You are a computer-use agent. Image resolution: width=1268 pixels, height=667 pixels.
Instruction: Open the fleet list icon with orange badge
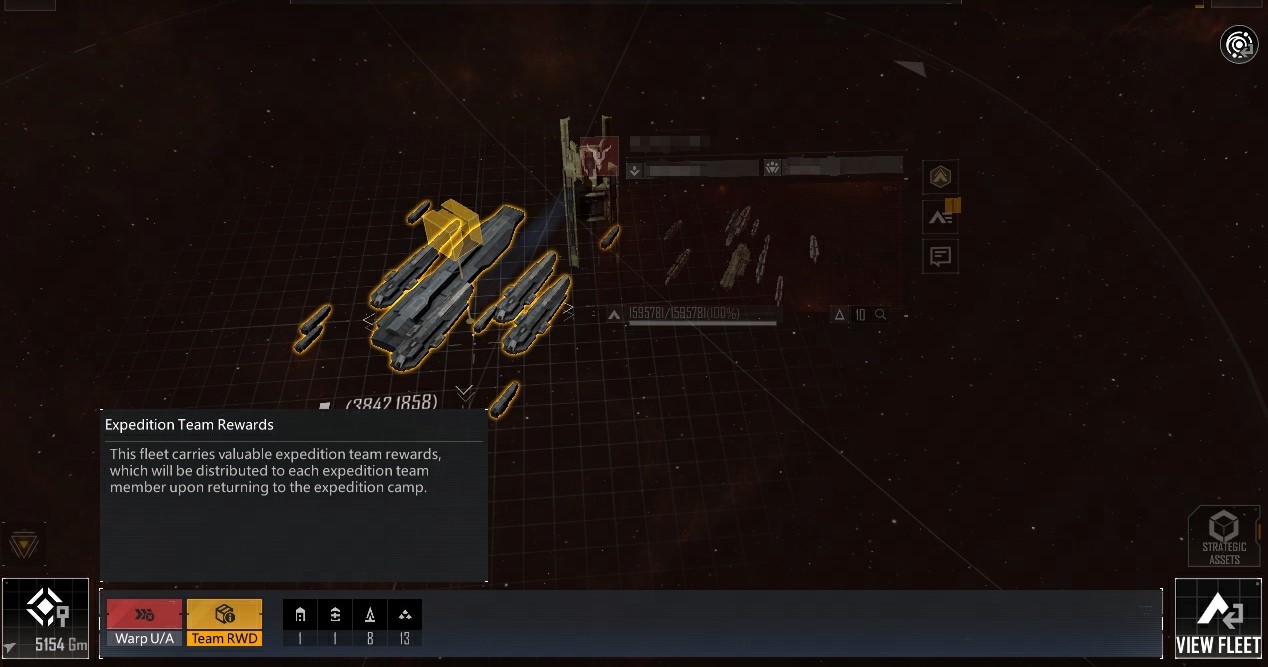pyautogui.click(x=940, y=216)
